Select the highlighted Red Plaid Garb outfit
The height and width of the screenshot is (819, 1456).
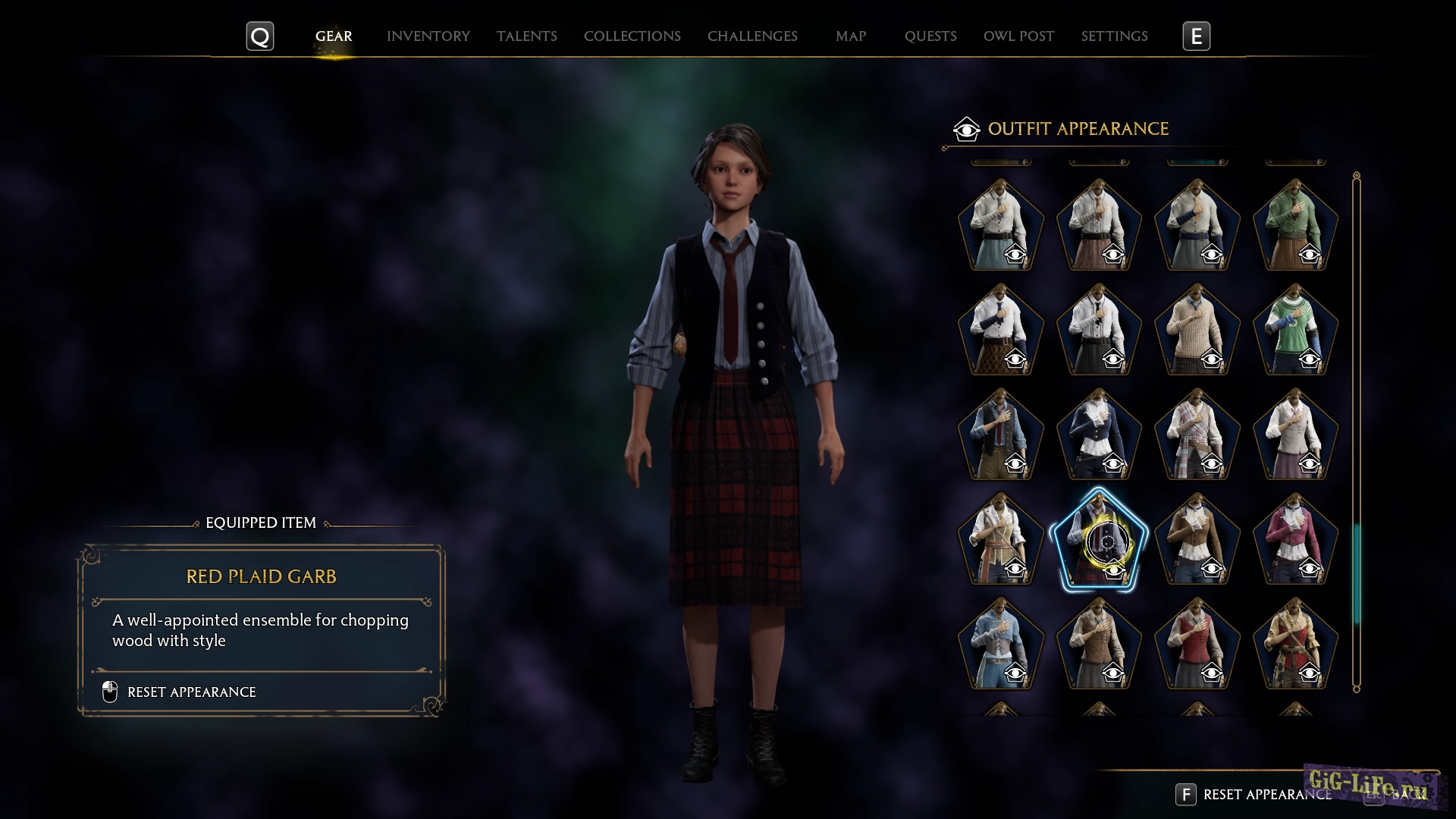click(x=1098, y=539)
